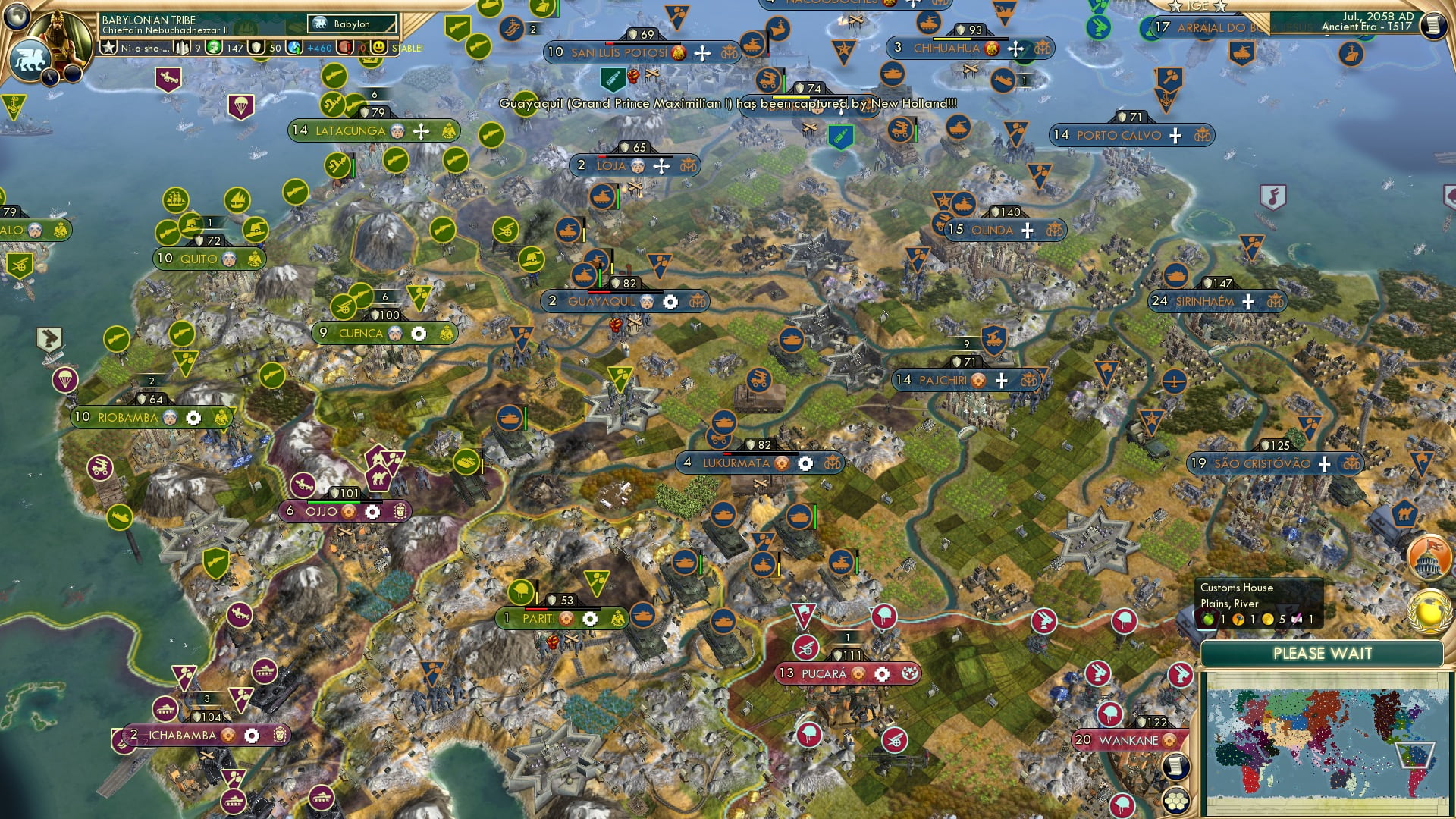
Task: Toggle the hex grid overlay button
Action: pos(1176,801)
